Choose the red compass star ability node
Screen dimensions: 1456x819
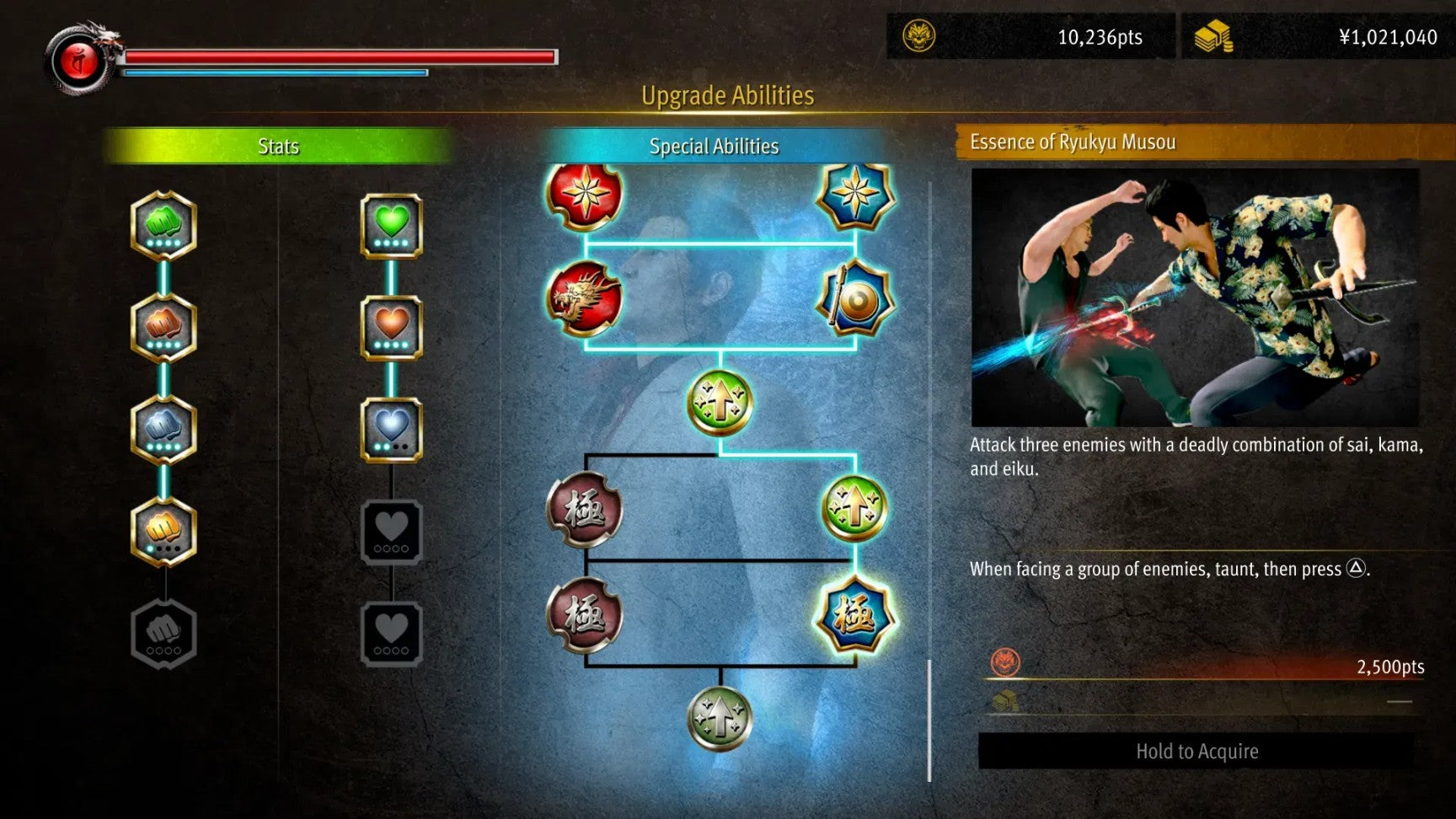pyautogui.click(x=585, y=195)
